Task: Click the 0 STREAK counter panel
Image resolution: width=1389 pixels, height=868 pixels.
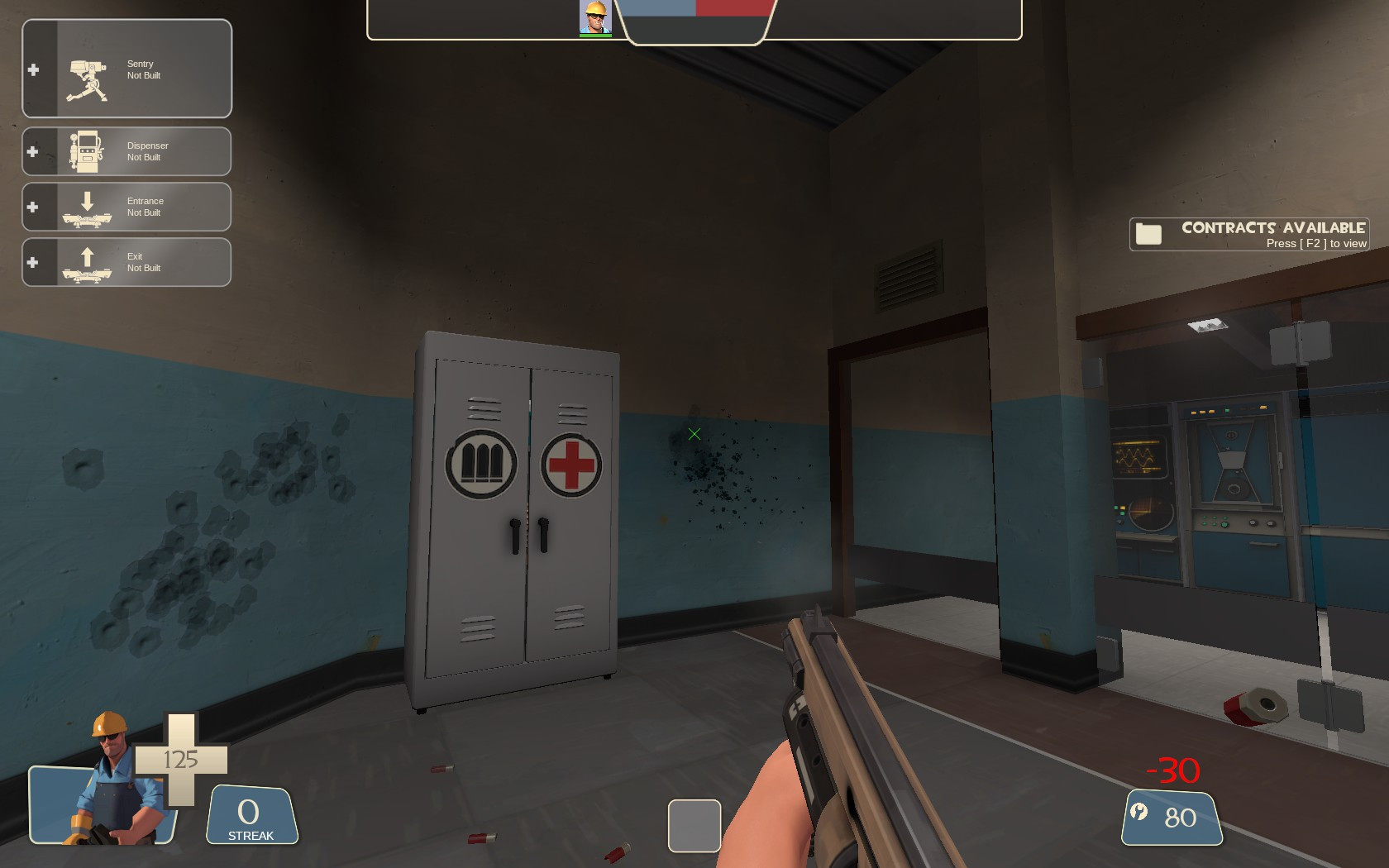Action: 251,814
